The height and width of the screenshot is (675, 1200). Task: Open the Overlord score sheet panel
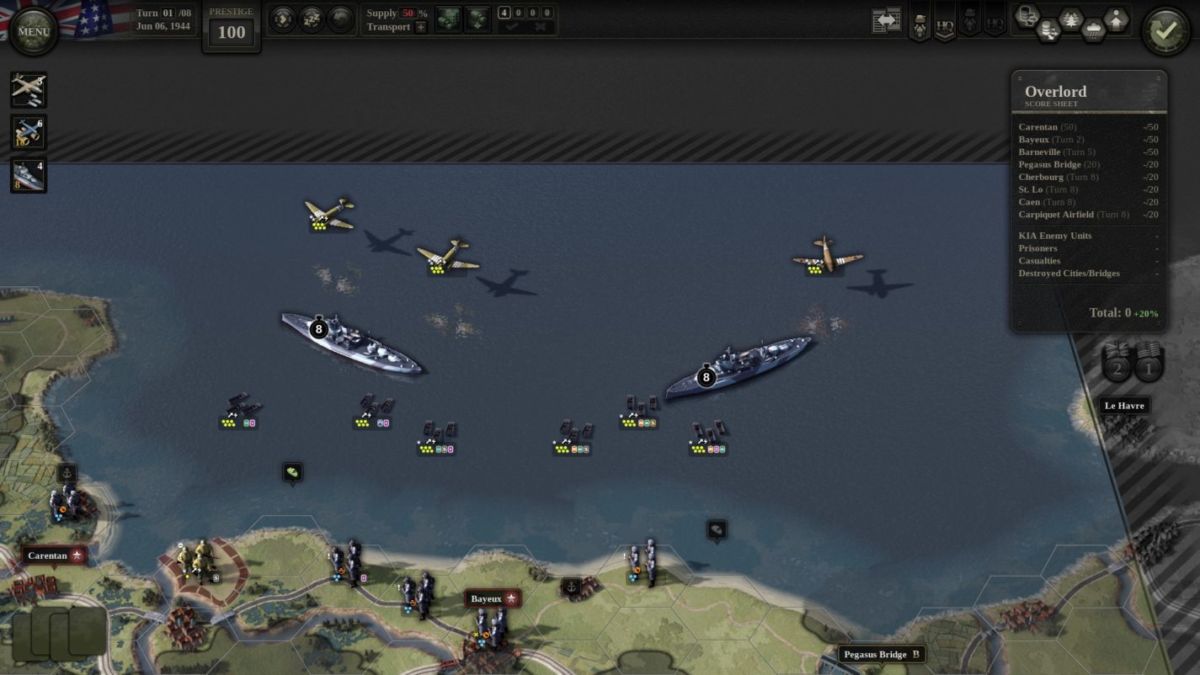click(x=1088, y=96)
